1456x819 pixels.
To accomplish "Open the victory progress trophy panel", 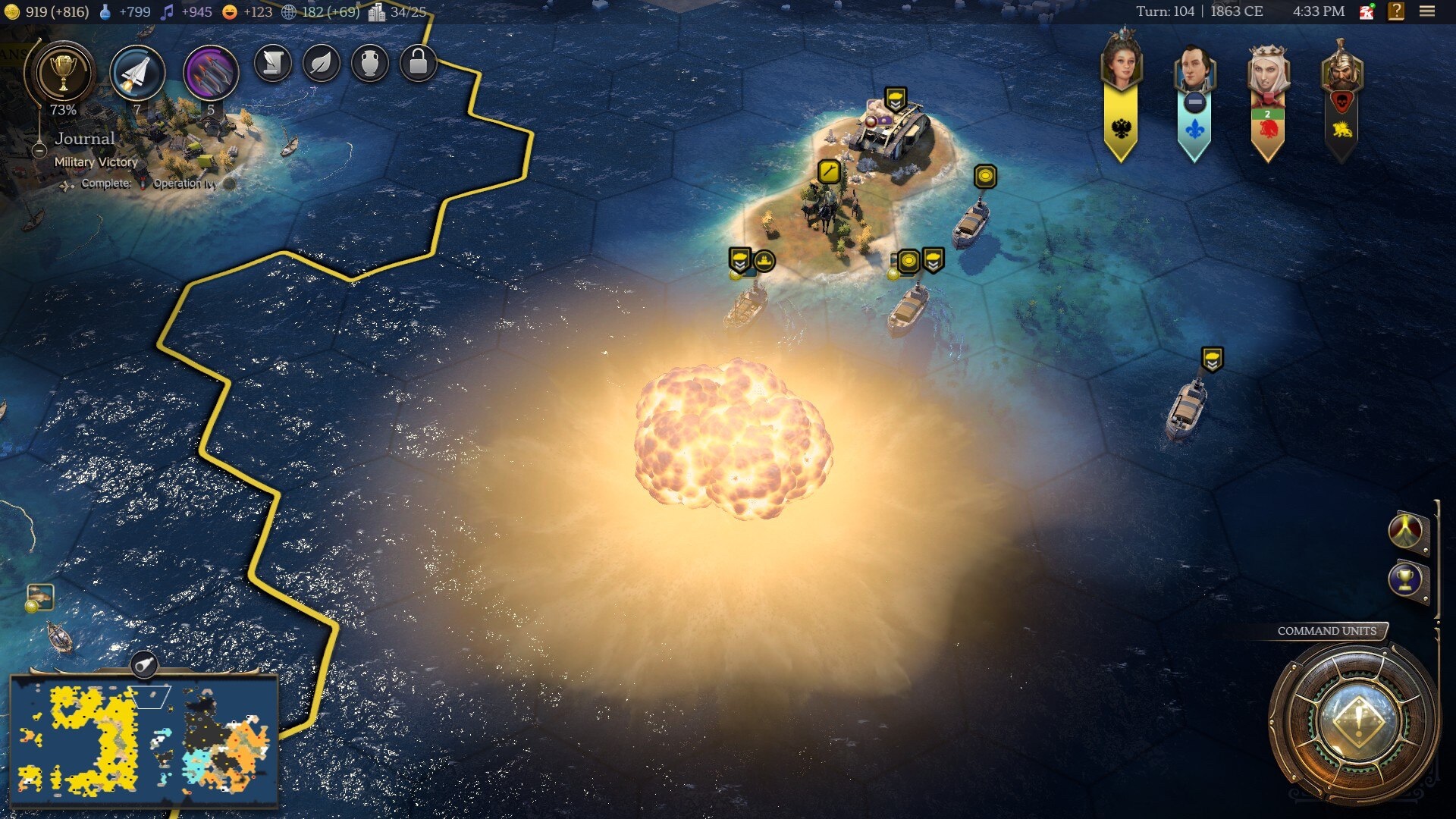I will (63, 74).
